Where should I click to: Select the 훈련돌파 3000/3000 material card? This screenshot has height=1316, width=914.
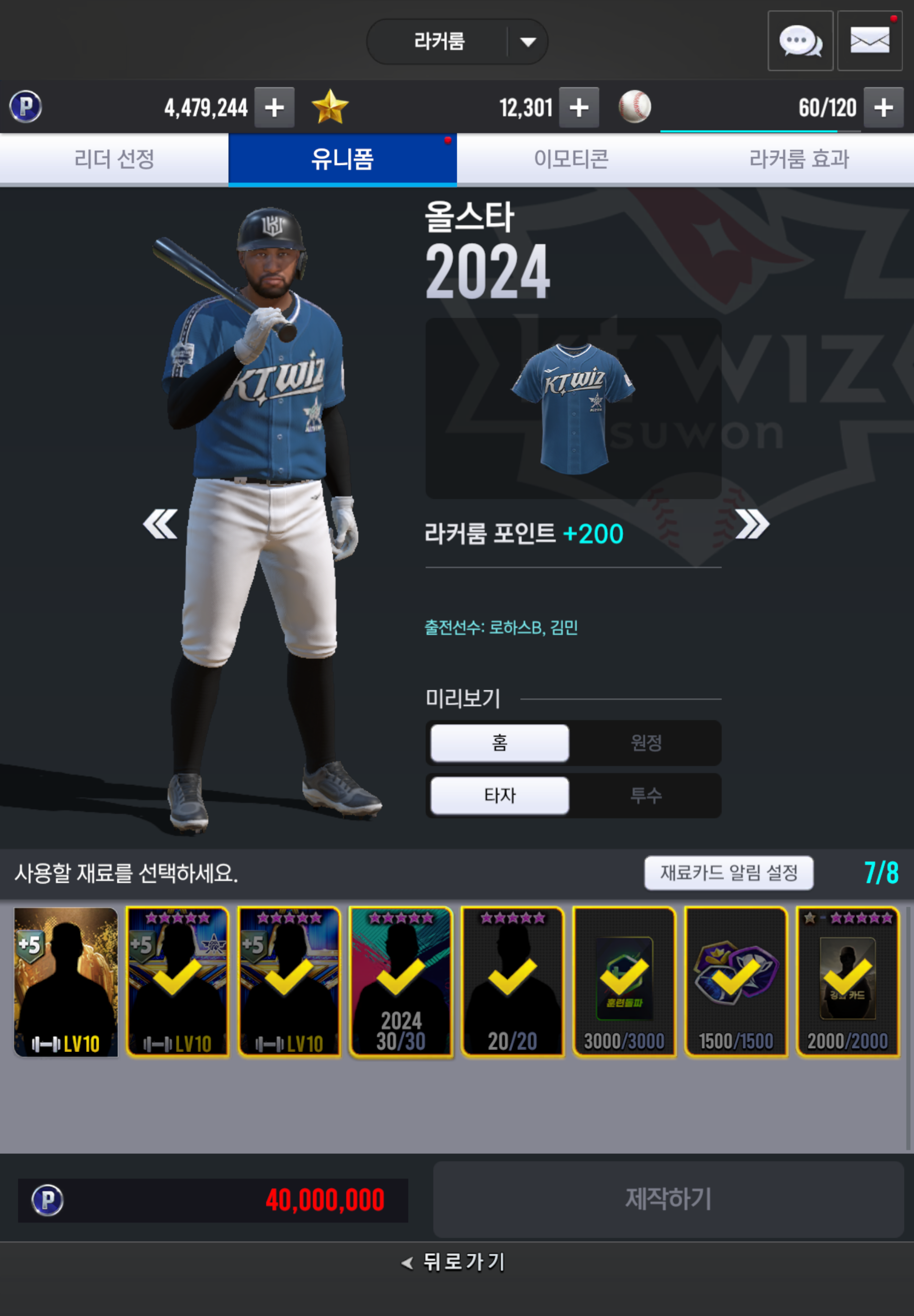click(624, 982)
